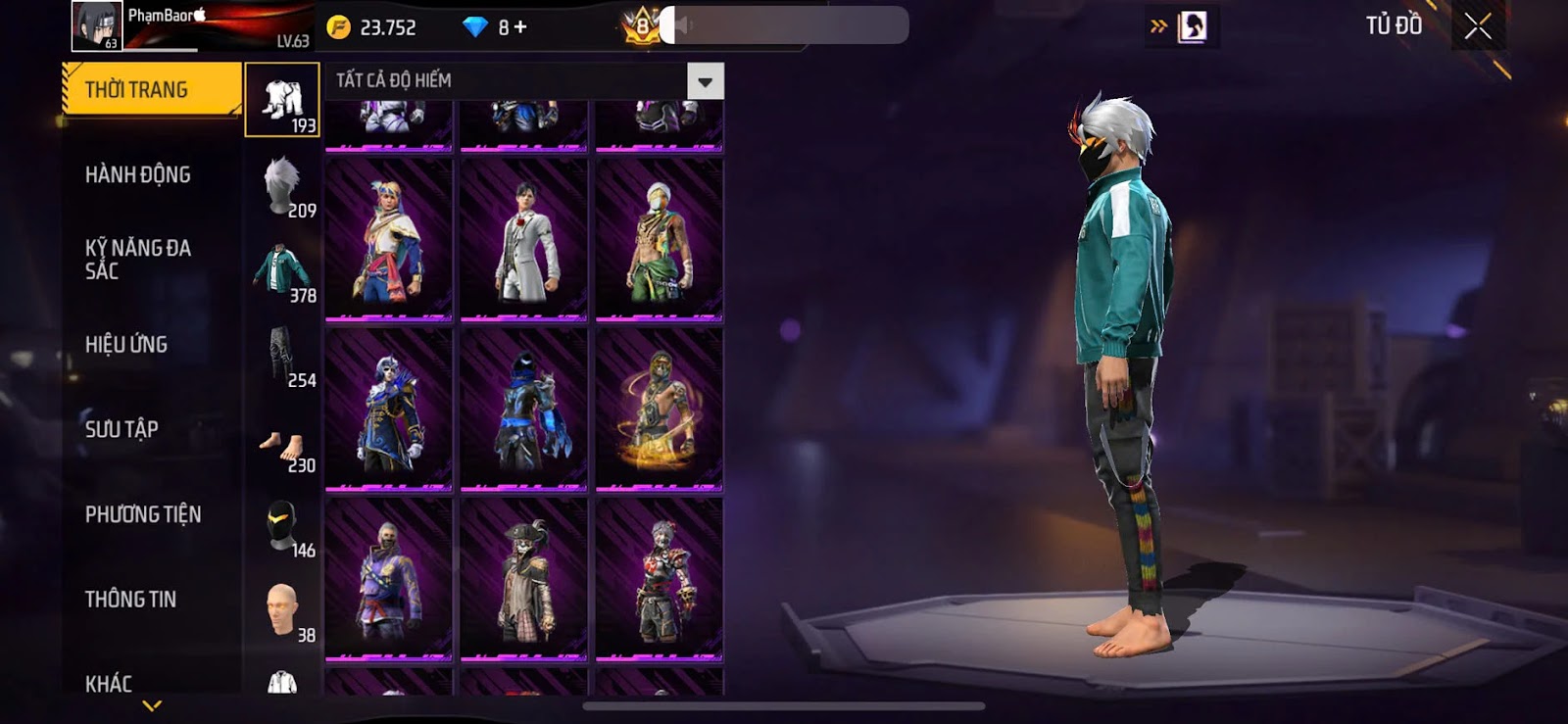Select the teal jacket tops category (378)
This screenshot has width=1568, height=724.
click(283, 270)
